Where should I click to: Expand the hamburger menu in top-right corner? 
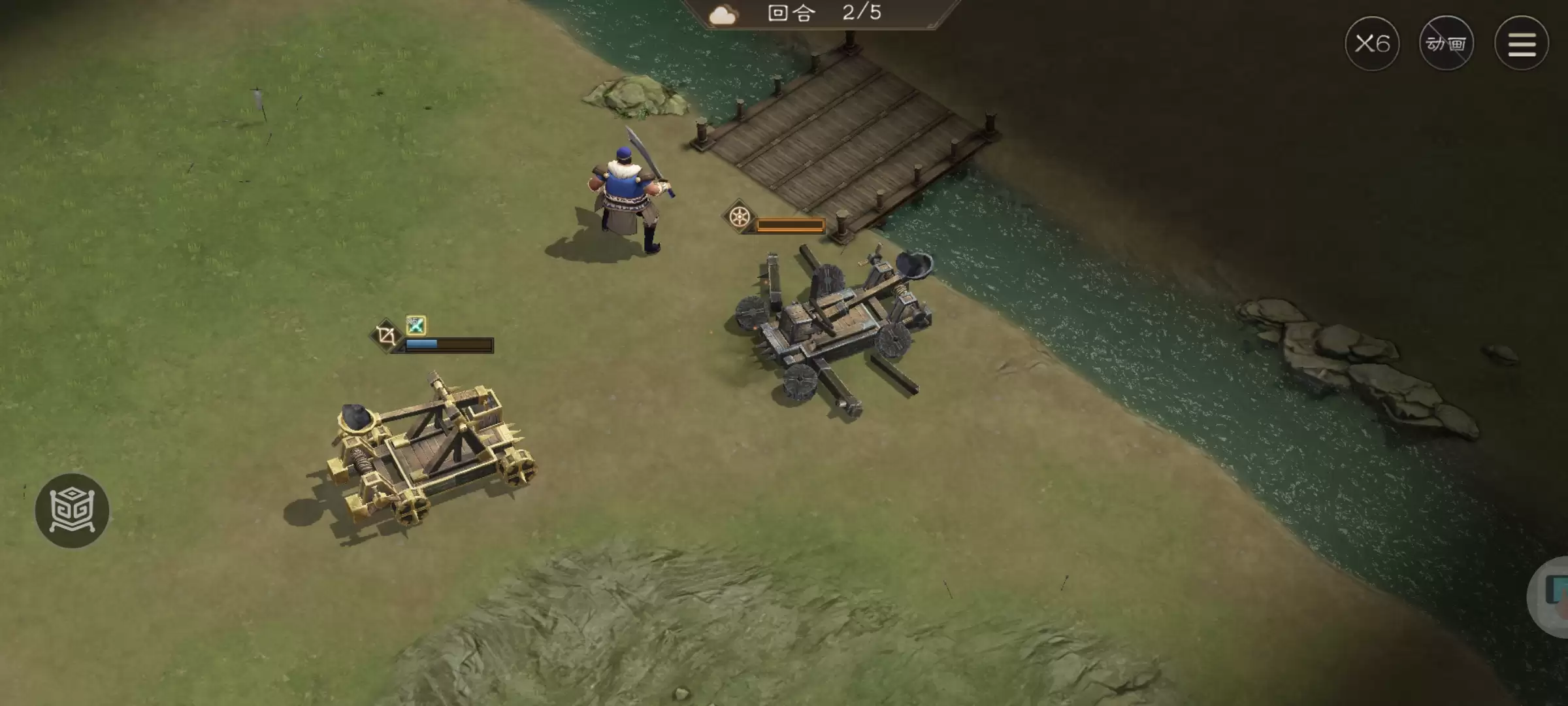[x=1522, y=42]
